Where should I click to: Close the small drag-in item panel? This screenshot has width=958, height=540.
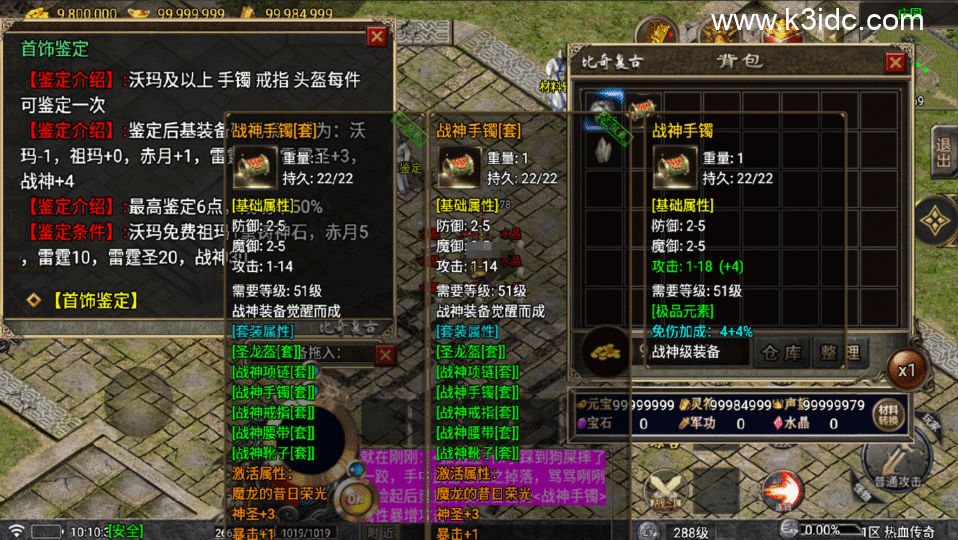(385, 354)
